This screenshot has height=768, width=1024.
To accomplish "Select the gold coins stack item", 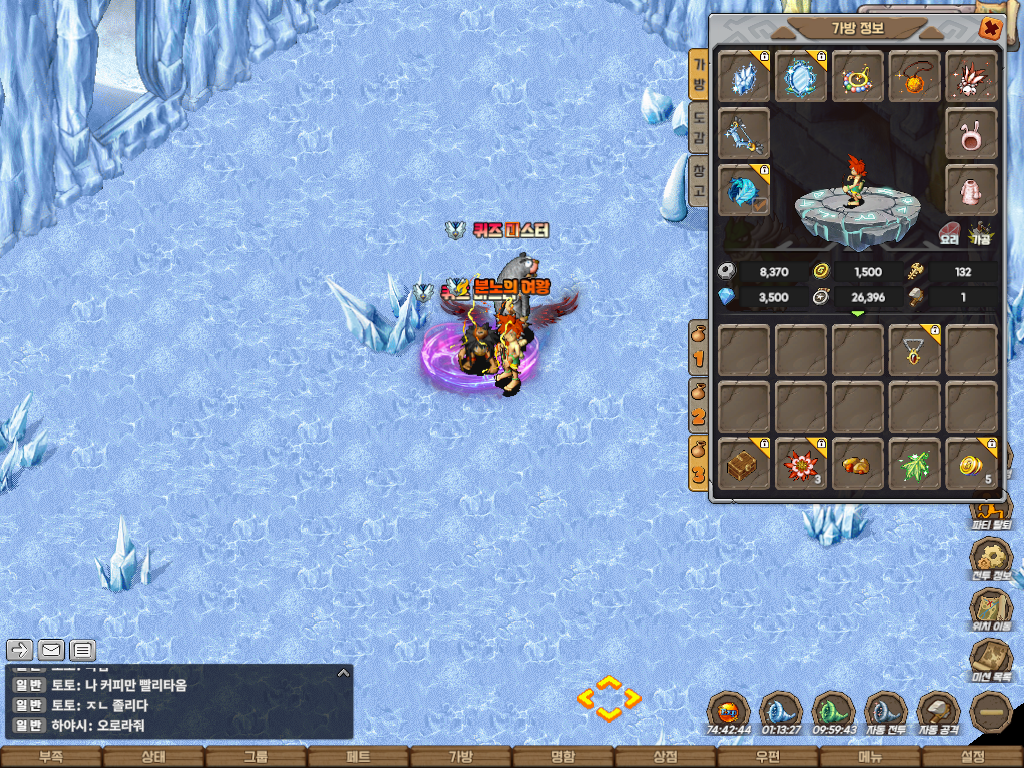I will [x=971, y=464].
